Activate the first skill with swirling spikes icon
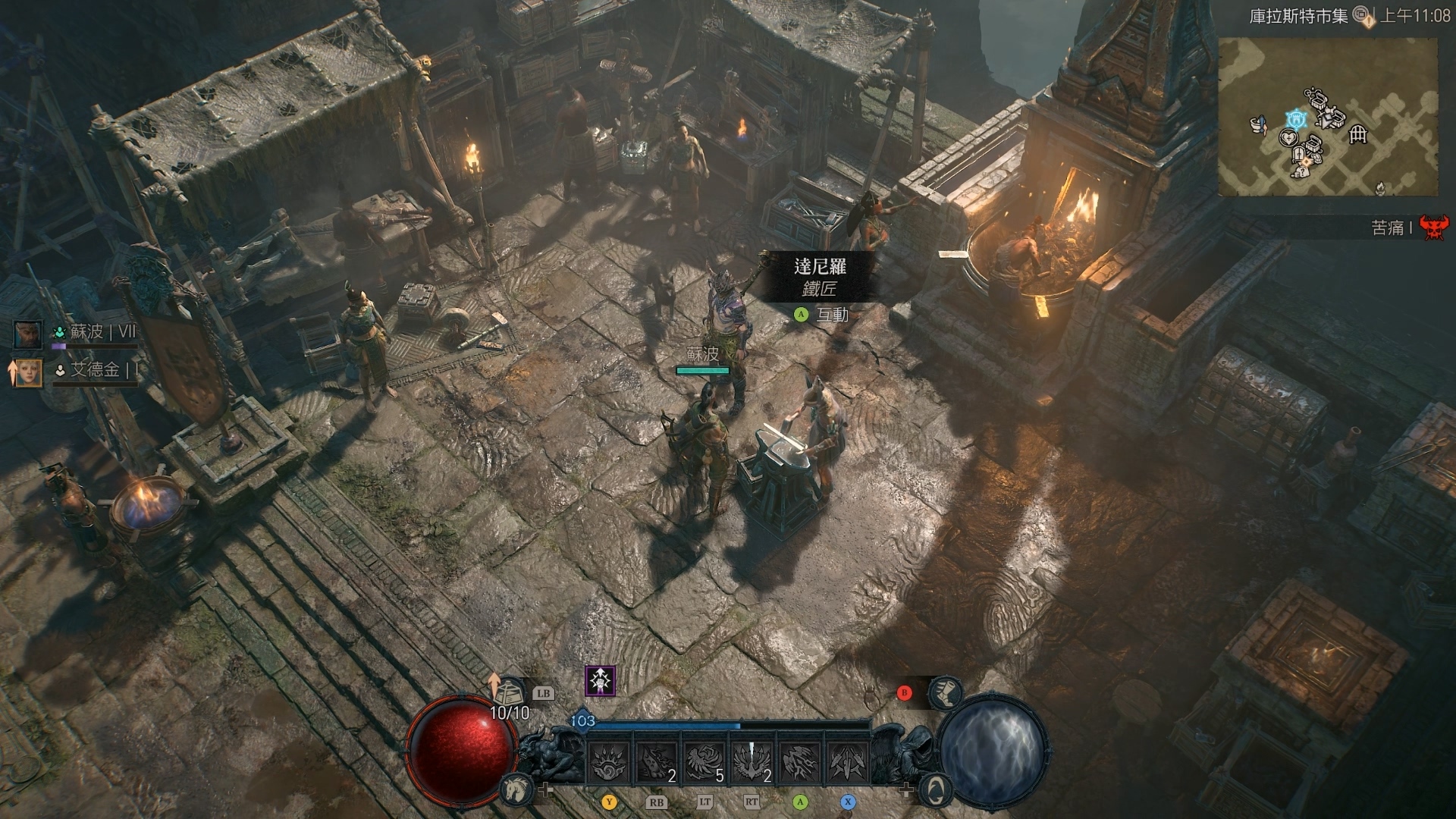The height and width of the screenshot is (819, 1456). pos(609,761)
